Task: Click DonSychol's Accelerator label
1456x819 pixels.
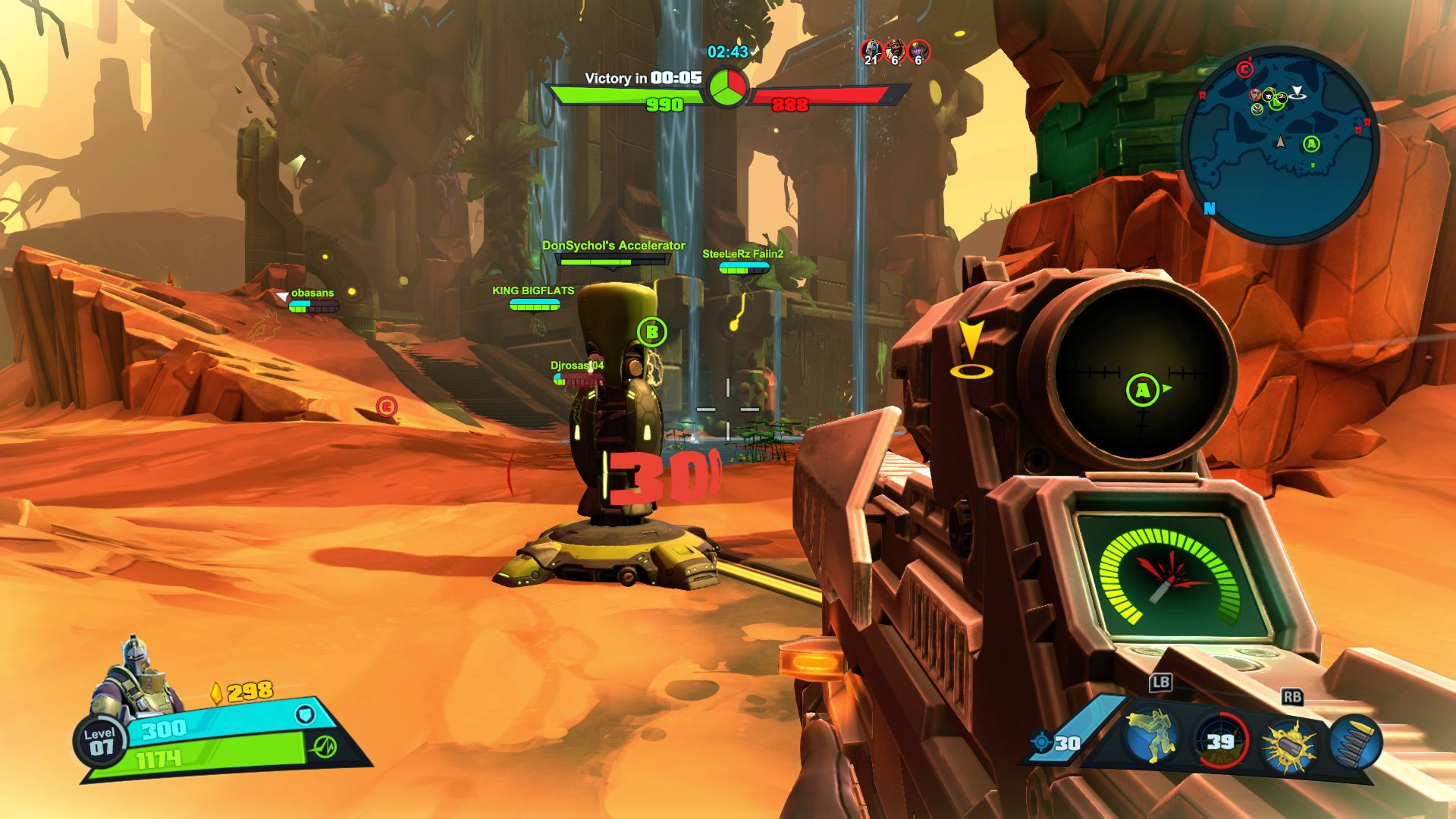Action: (613, 246)
